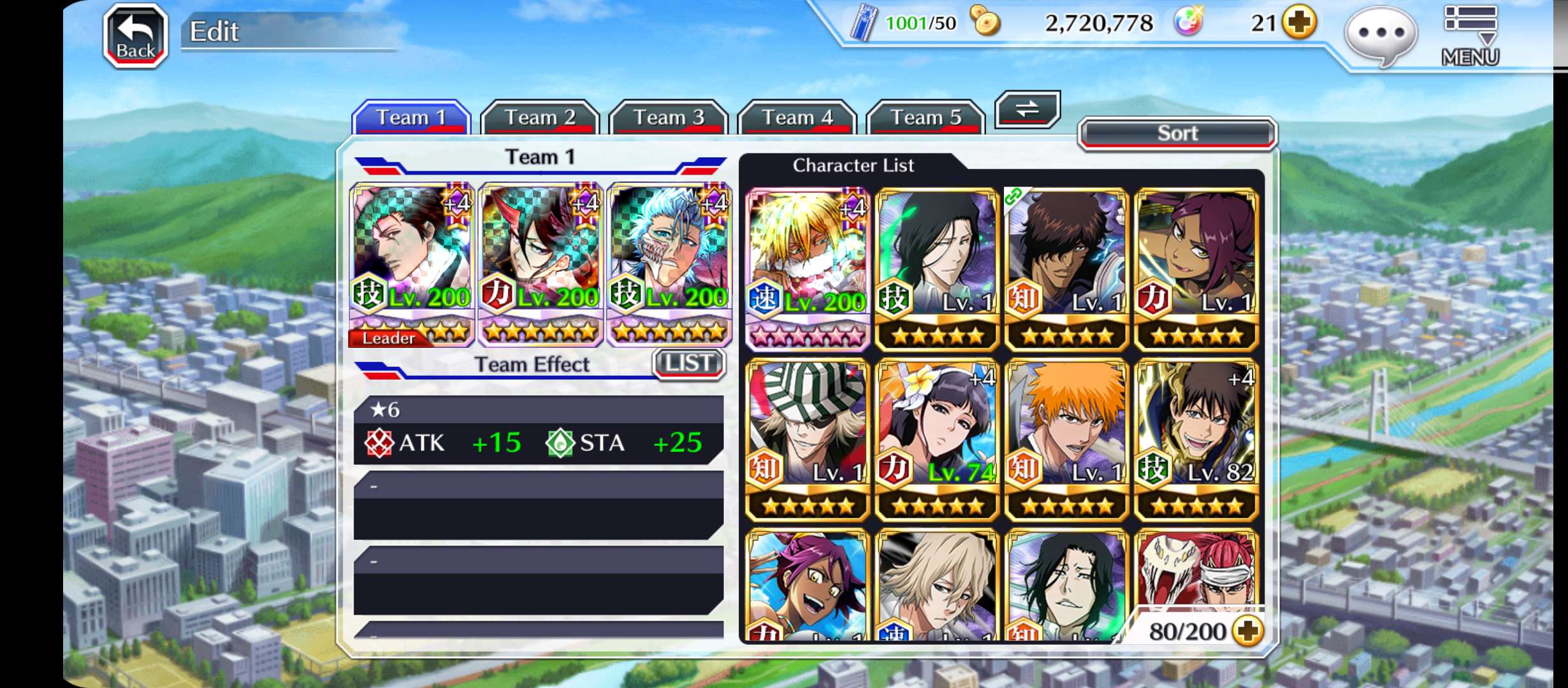Image resolution: width=1568 pixels, height=688 pixels.
Task: Switch to the Team 4 tab
Action: [797, 118]
